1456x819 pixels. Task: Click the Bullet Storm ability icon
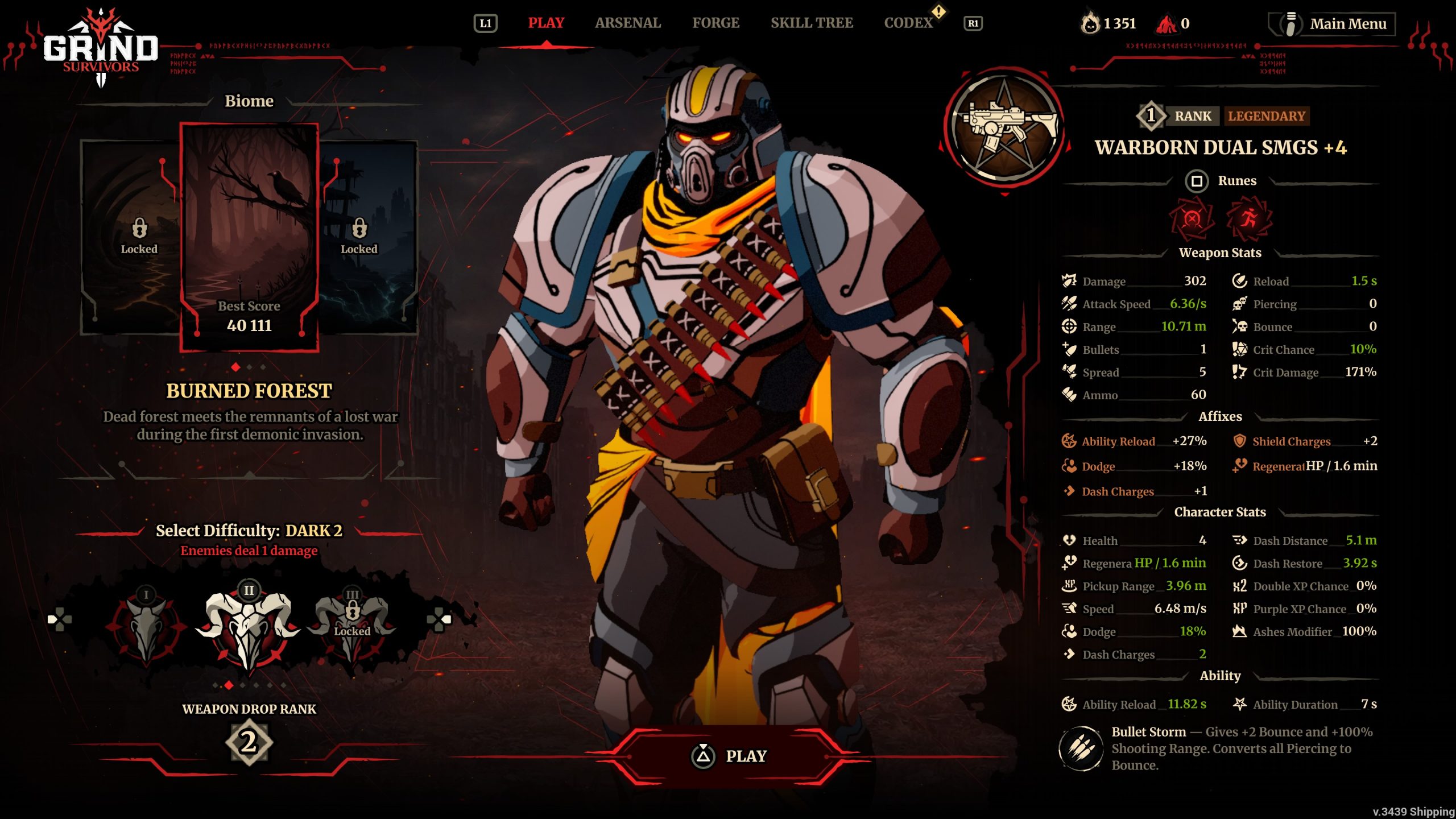(1081, 748)
